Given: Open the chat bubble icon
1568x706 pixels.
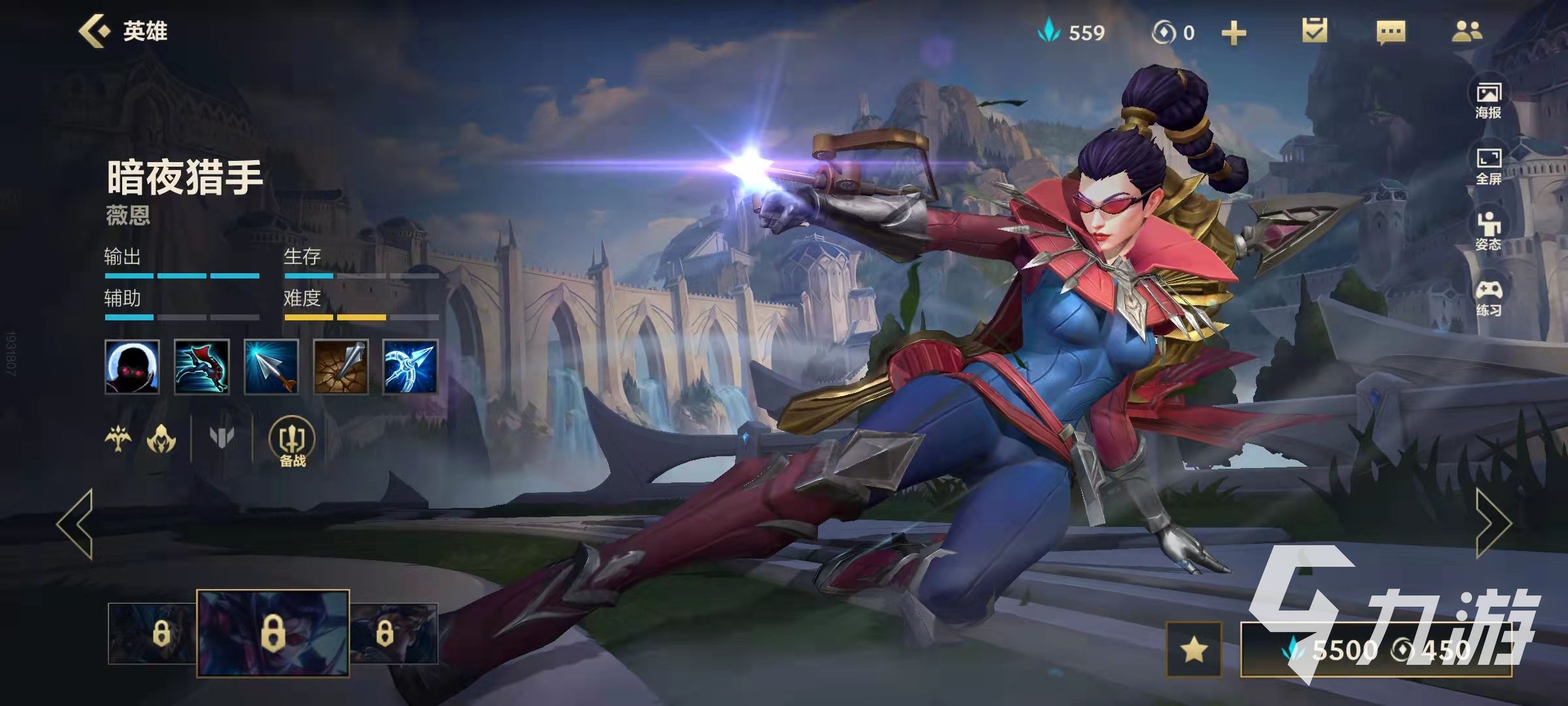Looking at the screenshot, I should pos(1390,31).
